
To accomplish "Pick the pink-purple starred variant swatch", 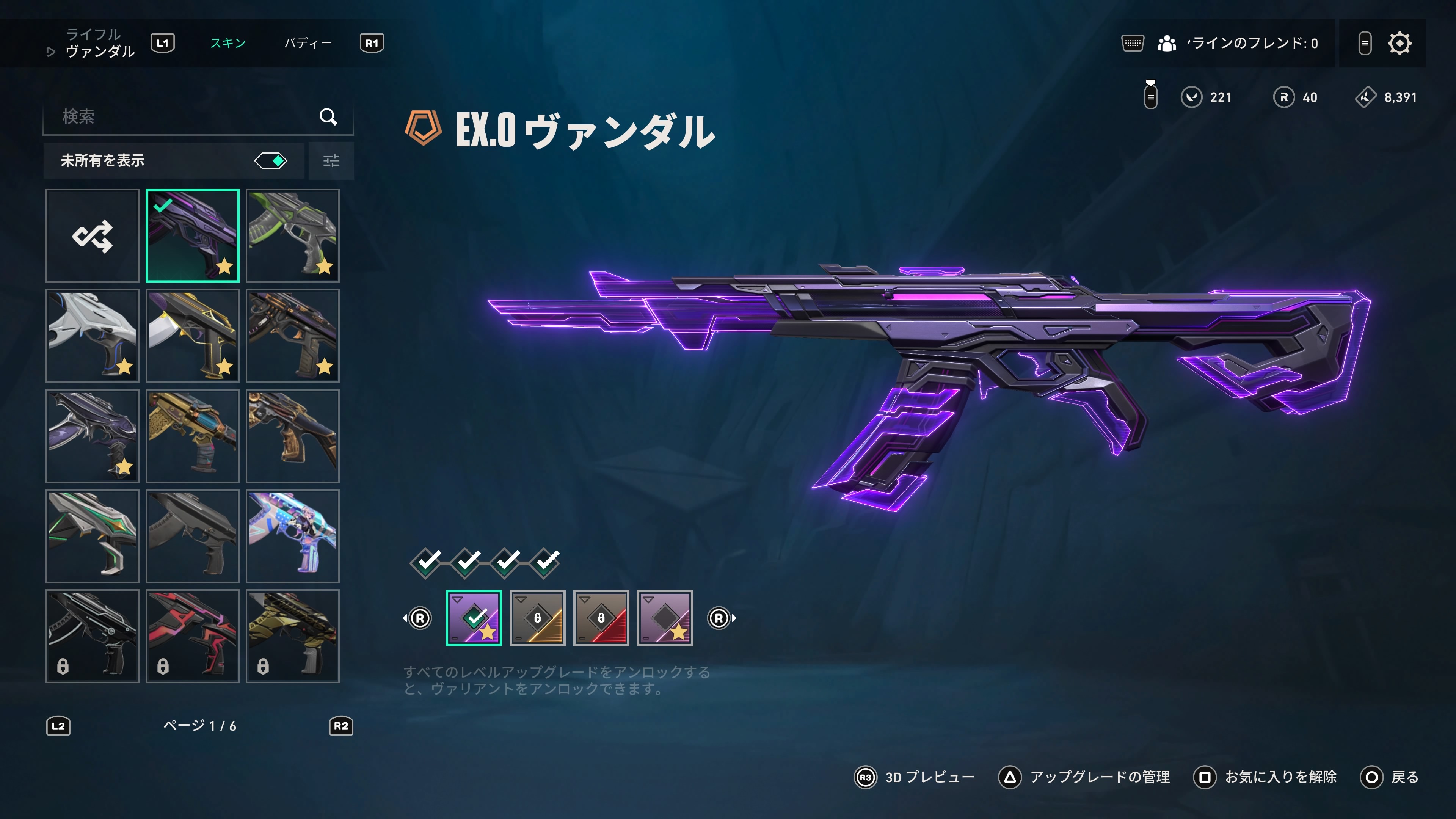I will 665,618.
